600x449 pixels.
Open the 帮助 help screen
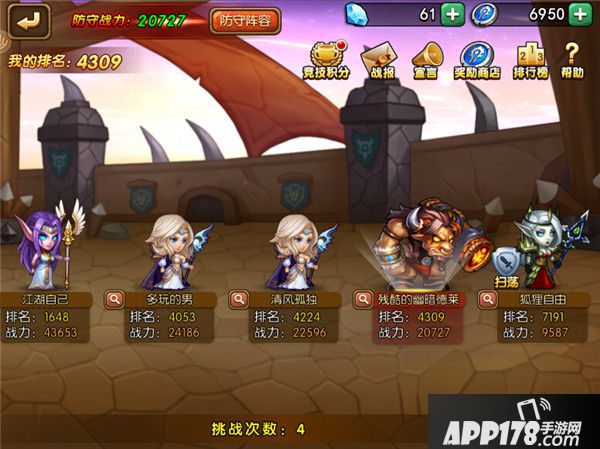point(573,59)
